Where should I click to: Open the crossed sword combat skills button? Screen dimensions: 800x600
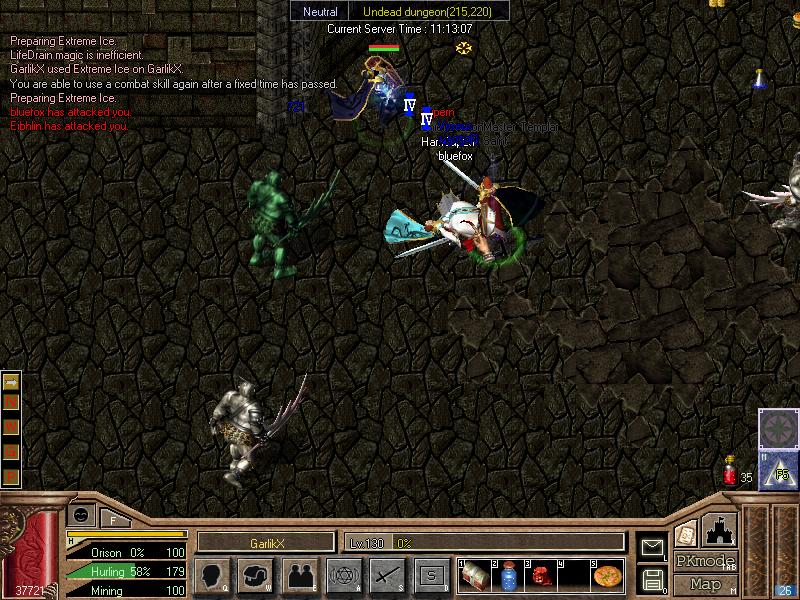[387, 576]
